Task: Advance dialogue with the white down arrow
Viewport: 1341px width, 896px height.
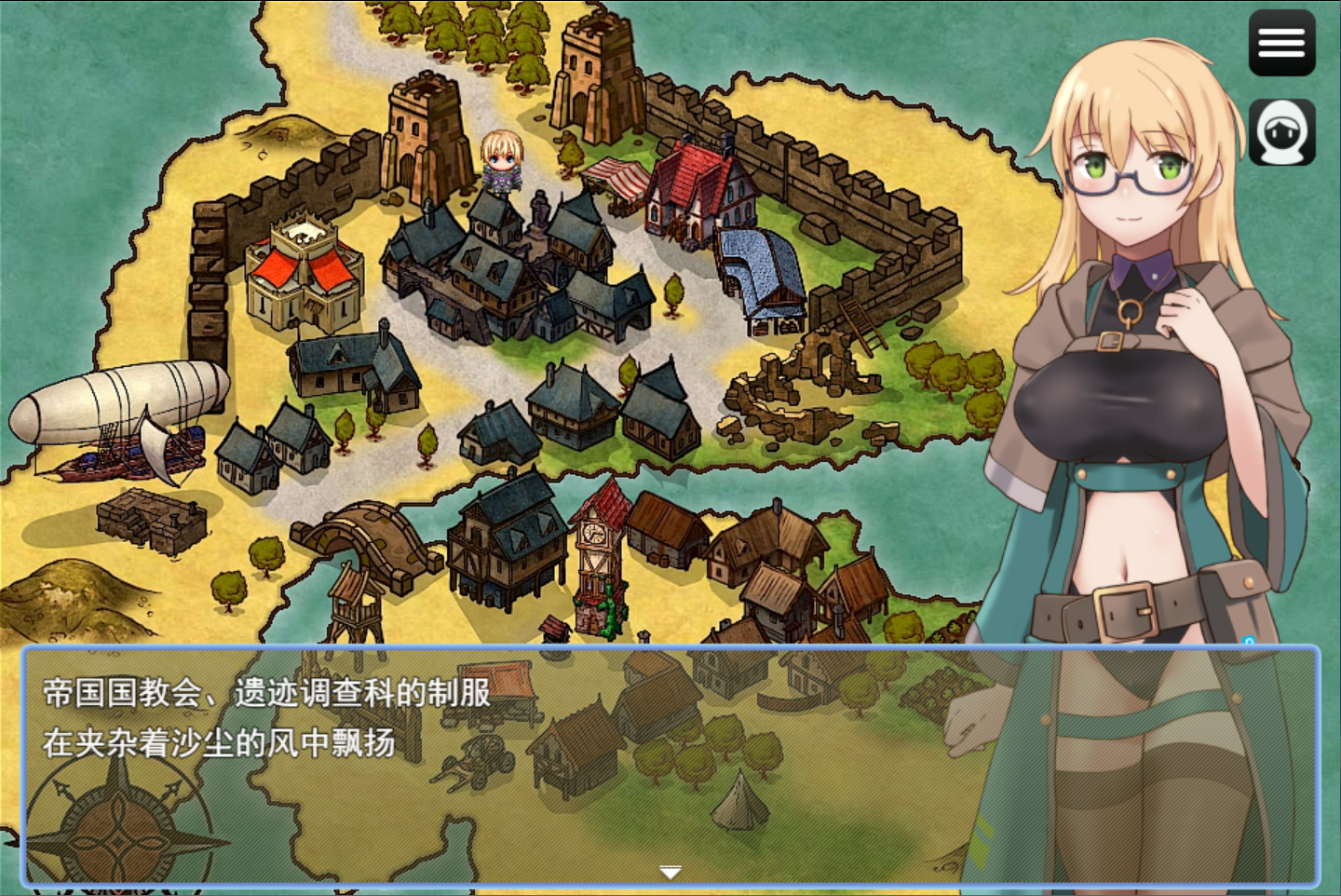Action: click(x=670, y=872)
